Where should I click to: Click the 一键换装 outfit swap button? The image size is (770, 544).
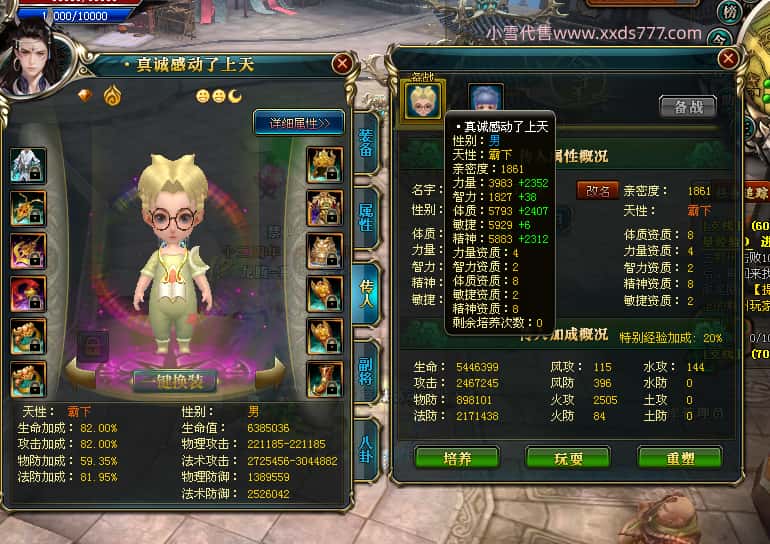[x=174, y=380]
